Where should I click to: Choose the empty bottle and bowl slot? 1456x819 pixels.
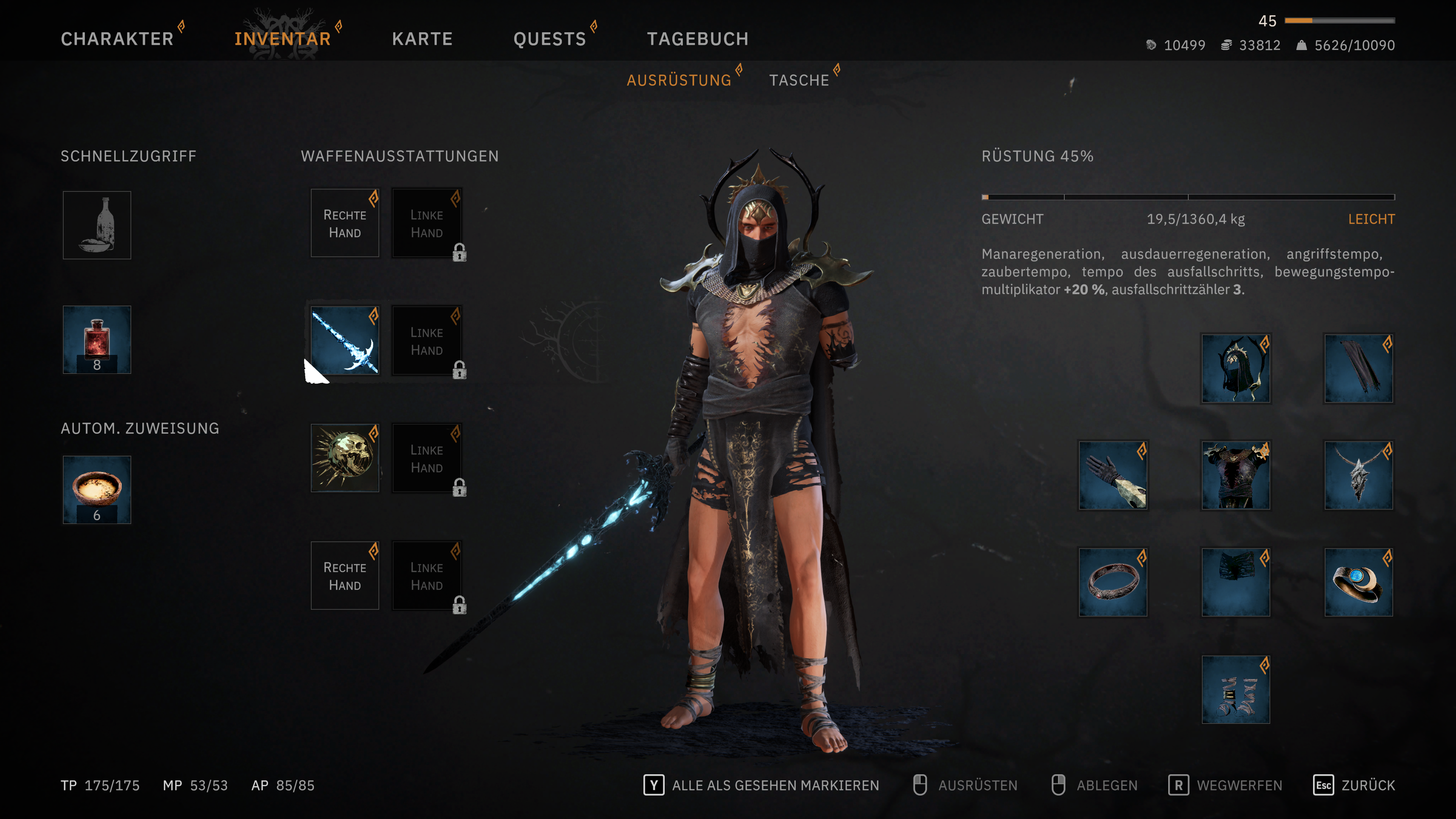[97, 225]
